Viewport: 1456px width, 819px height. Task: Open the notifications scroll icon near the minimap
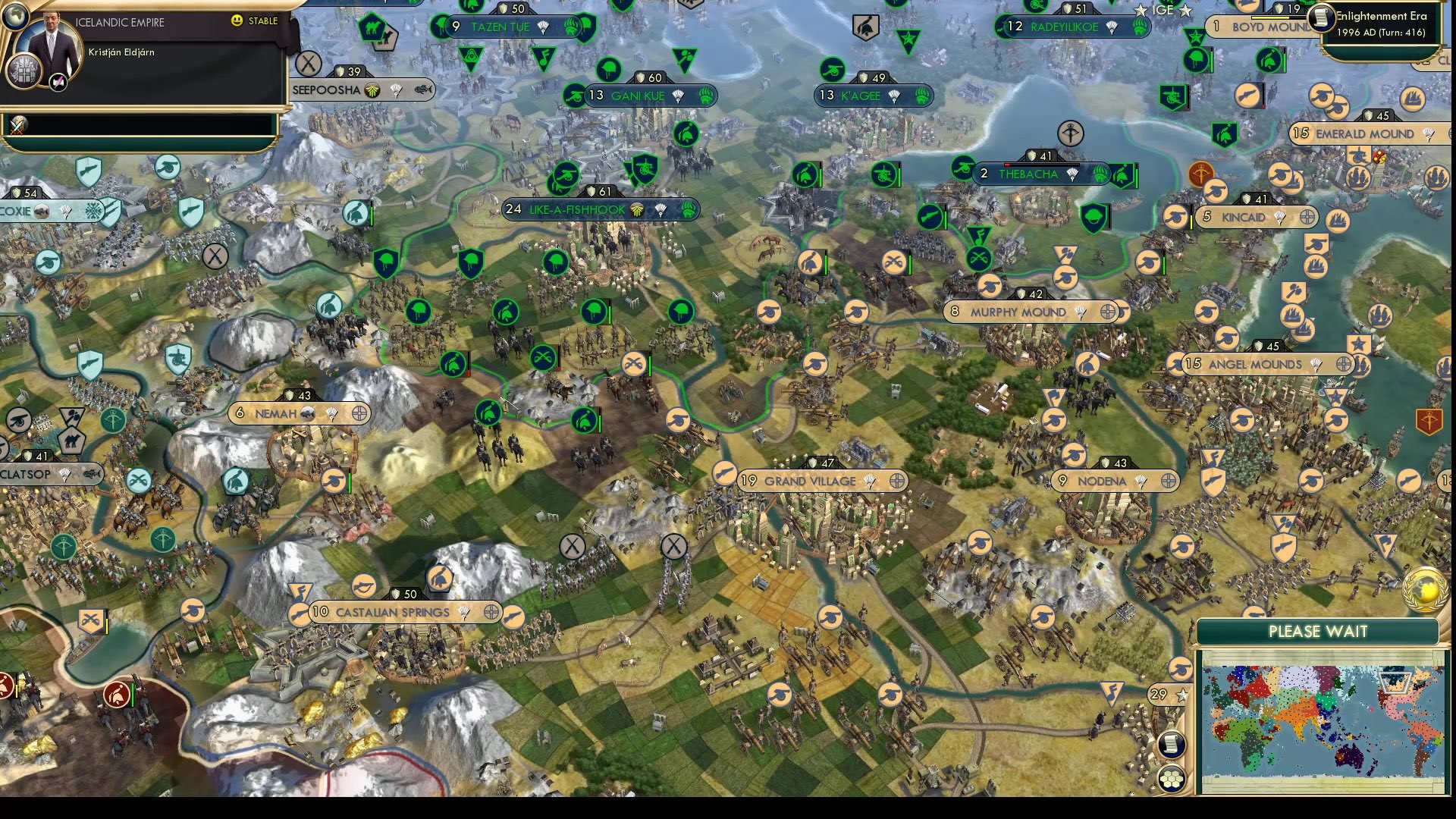[x=1170, y=745]
